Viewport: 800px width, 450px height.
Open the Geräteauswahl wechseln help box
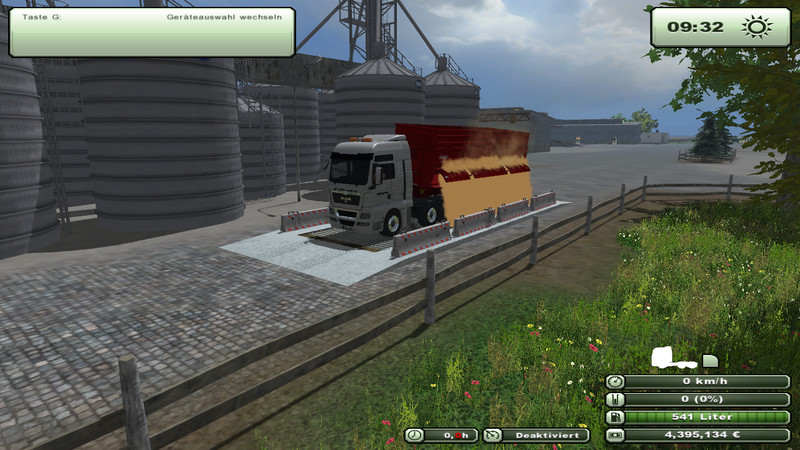click(152, 31)
